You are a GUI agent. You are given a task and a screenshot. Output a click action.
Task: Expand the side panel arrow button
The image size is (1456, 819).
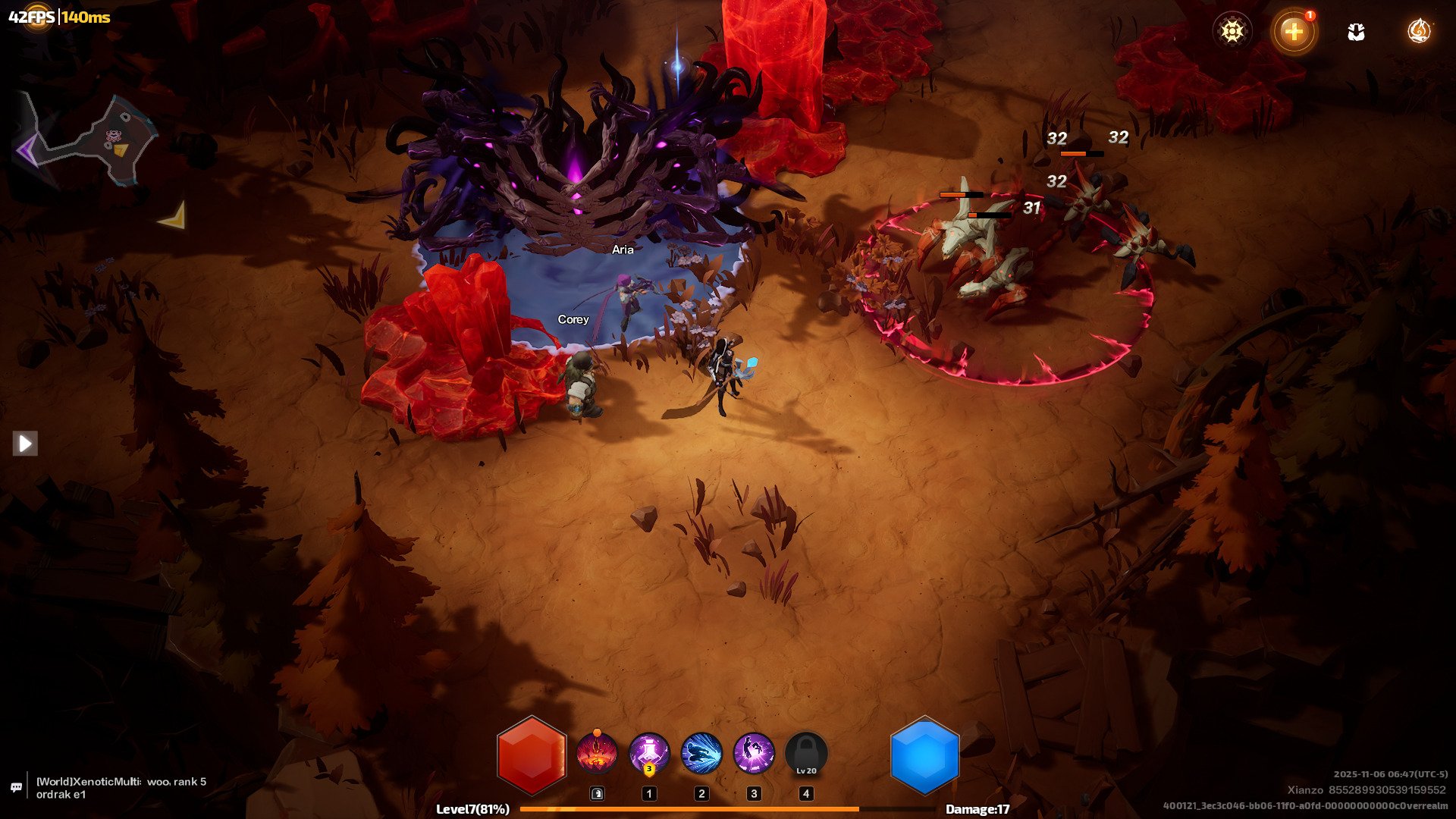coord(25,444)
